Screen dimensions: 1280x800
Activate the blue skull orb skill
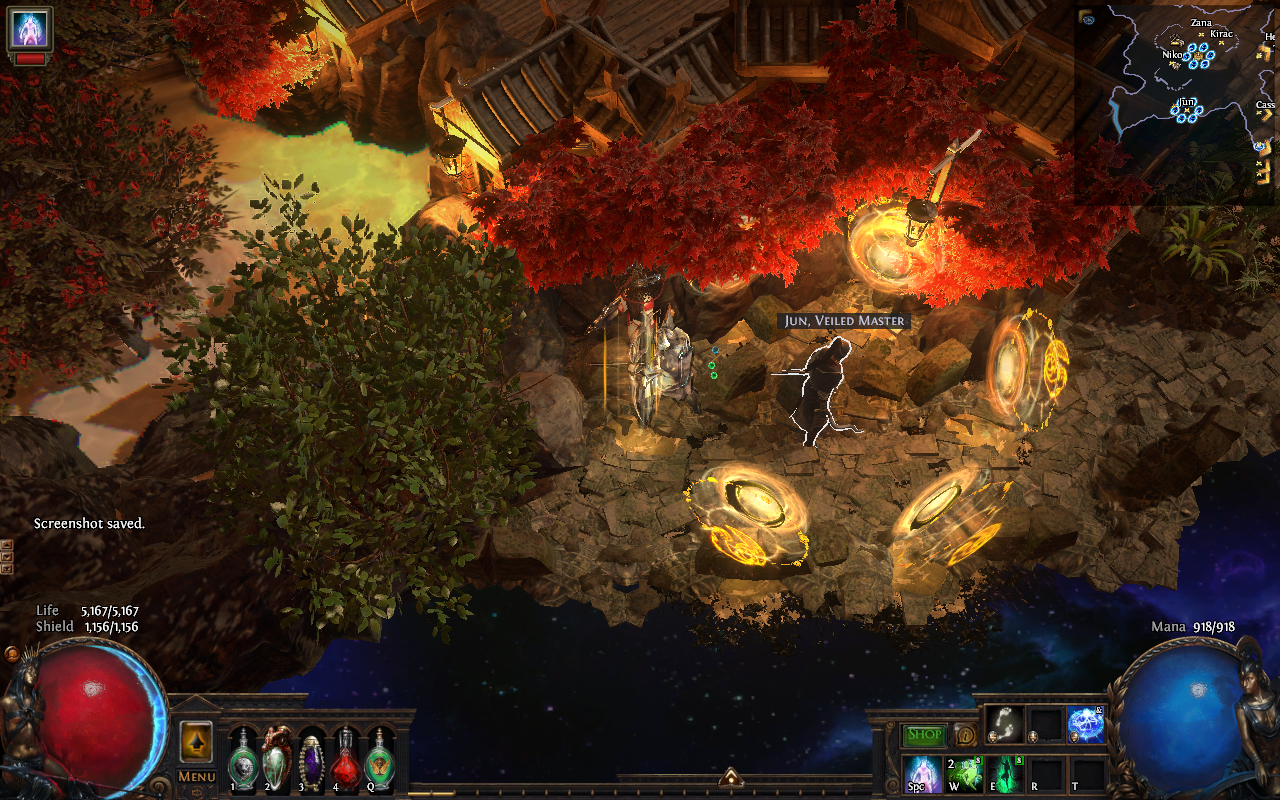[x=1085, y=724]
